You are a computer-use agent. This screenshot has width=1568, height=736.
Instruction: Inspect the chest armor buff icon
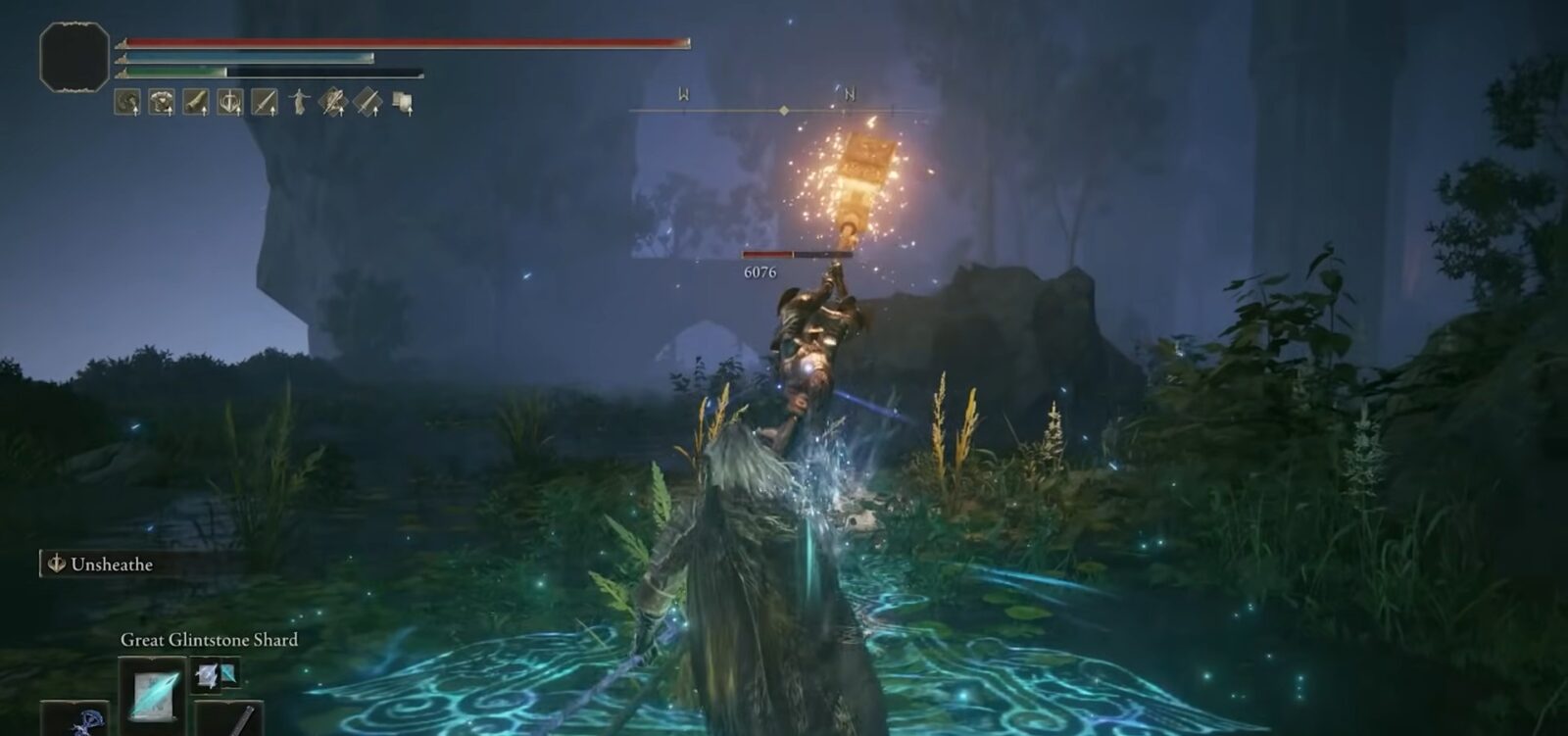[161, 102]
